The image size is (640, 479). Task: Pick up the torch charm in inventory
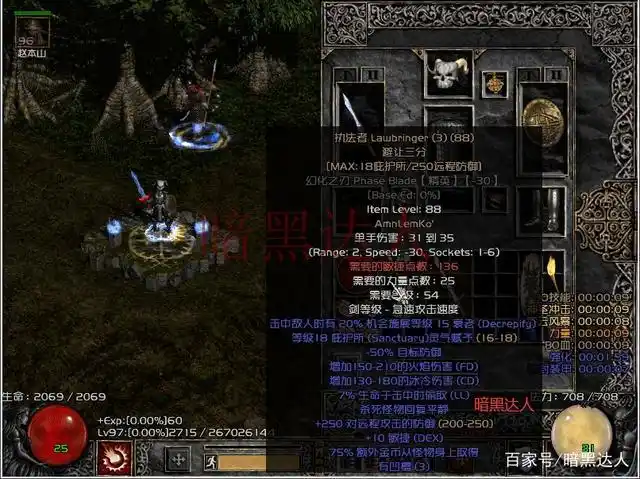pyautogui.click(x=549, y=270)
